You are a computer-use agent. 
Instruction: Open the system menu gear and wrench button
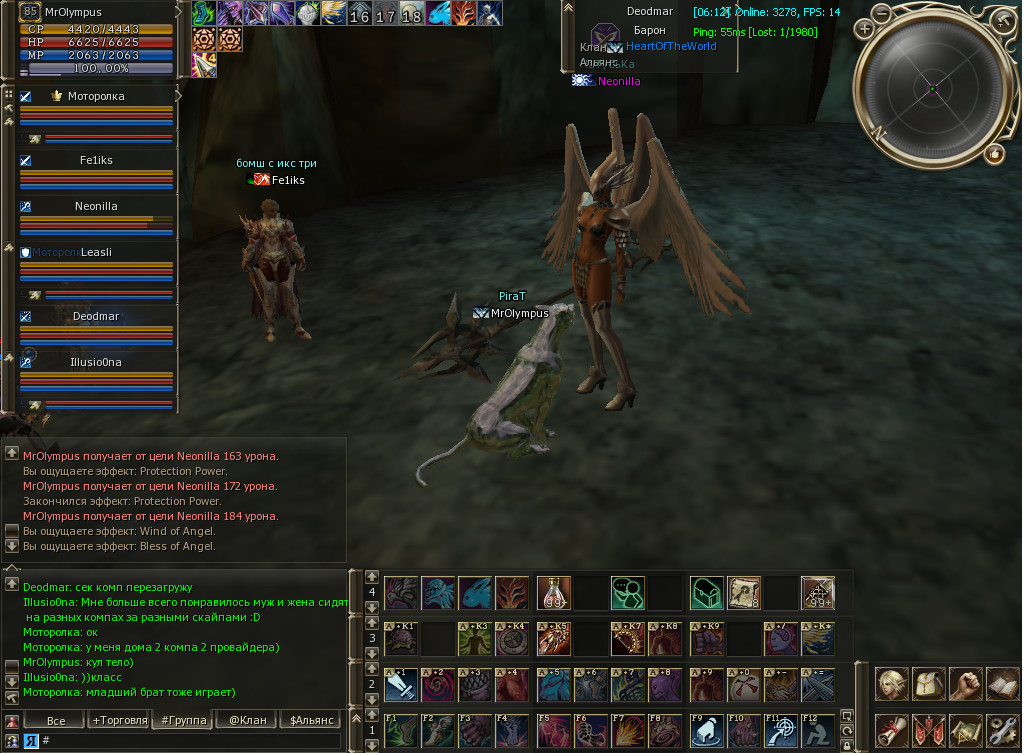(1001, 730)
